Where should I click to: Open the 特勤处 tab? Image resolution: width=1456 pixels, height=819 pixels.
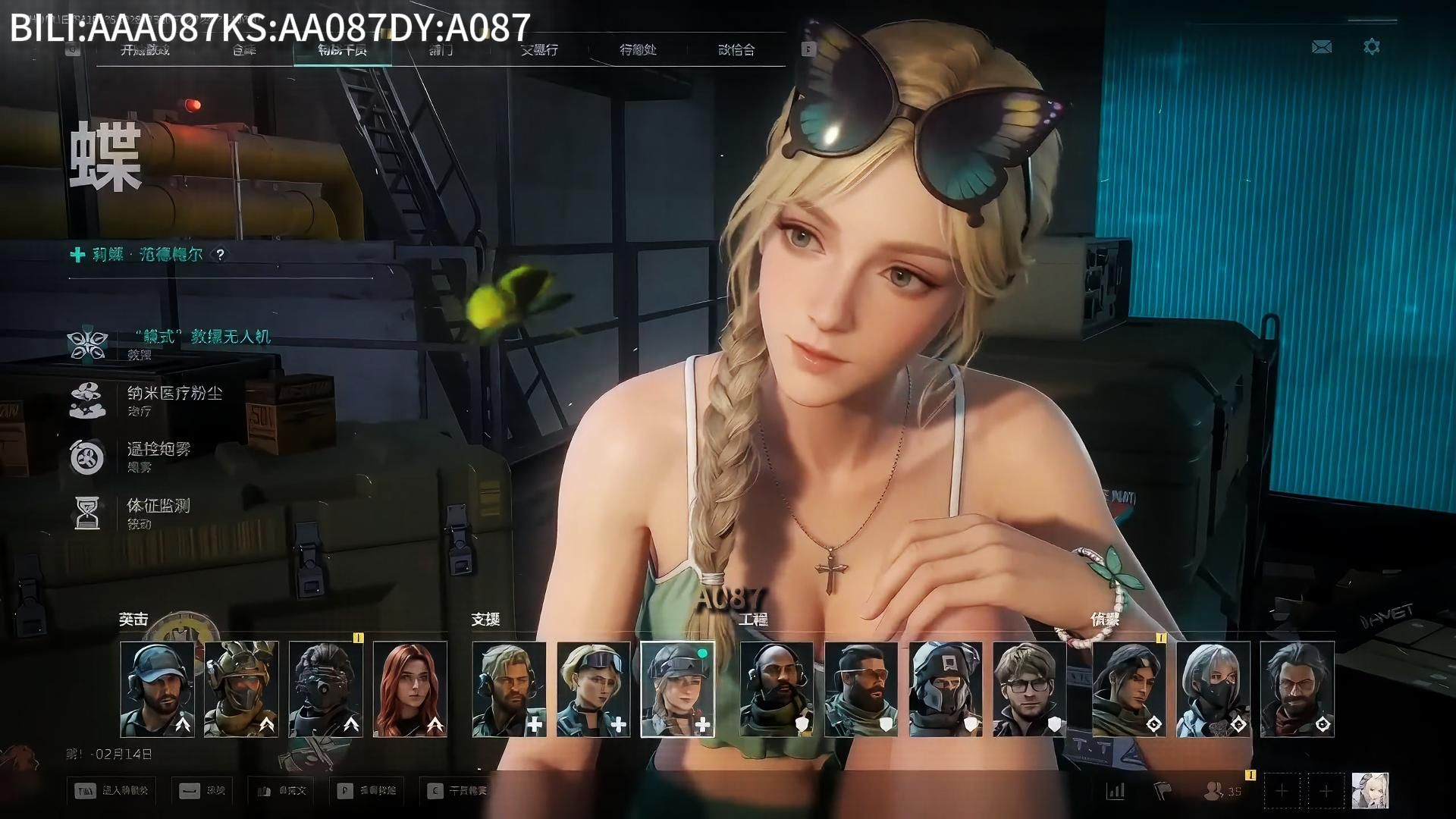pyautogui.click(x=638, y=50)
